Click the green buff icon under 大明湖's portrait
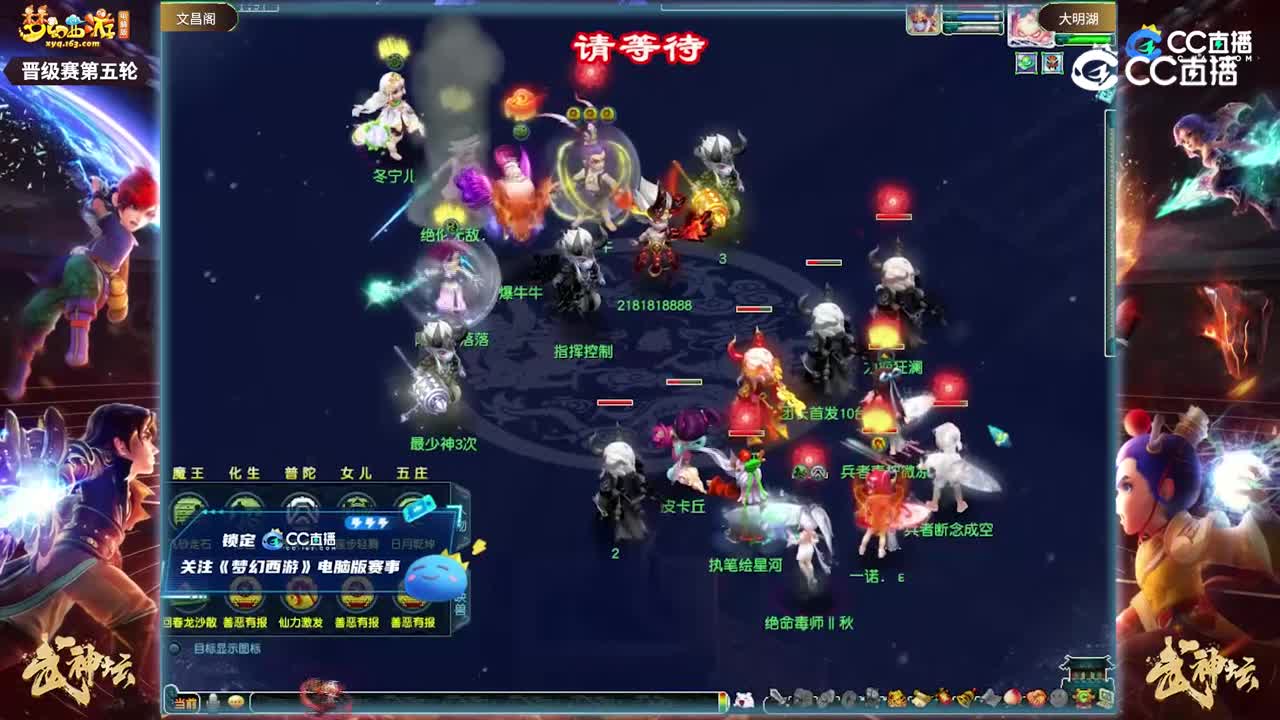 tap(1026, 63)
